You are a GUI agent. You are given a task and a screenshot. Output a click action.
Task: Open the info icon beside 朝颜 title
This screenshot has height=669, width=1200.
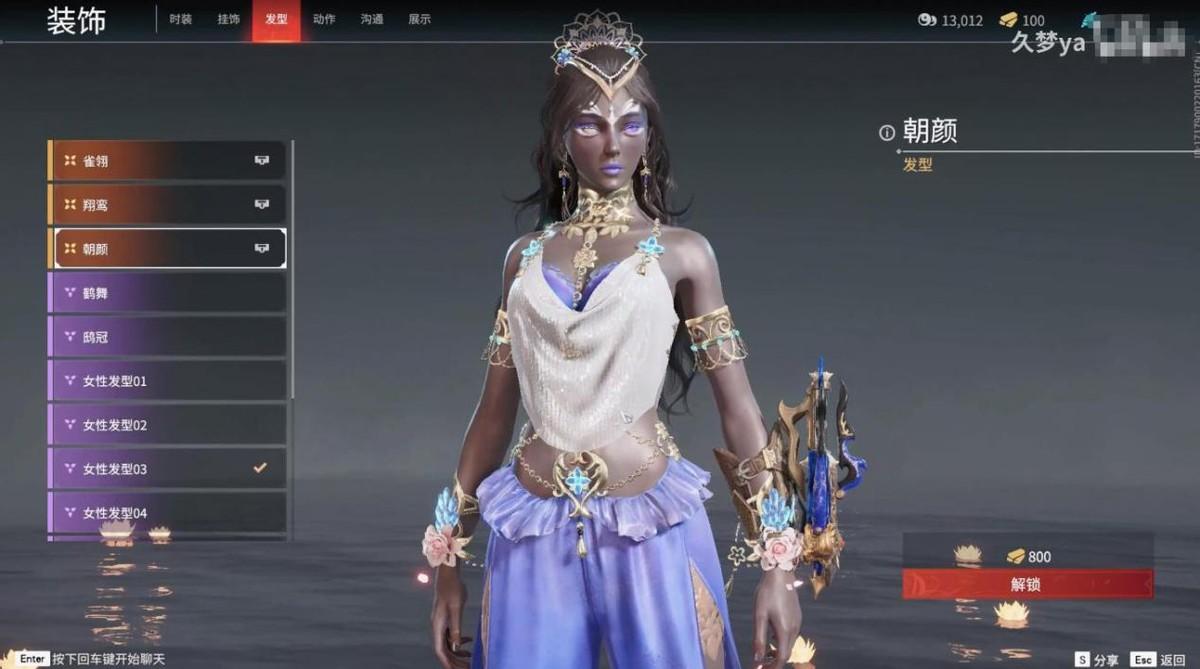click(x=886, y=132)
